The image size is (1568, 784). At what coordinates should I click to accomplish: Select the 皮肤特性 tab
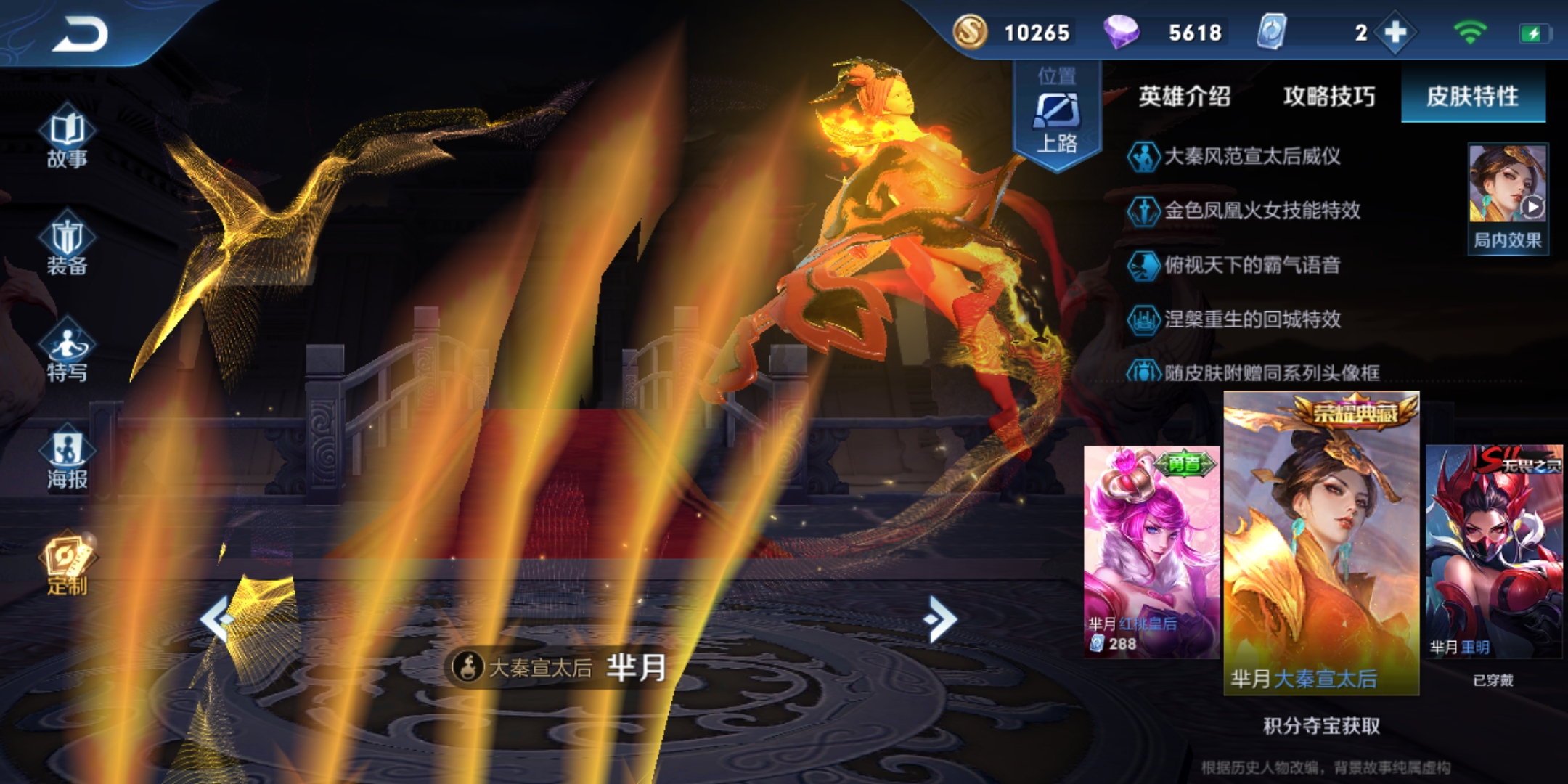coord(1472,97)
